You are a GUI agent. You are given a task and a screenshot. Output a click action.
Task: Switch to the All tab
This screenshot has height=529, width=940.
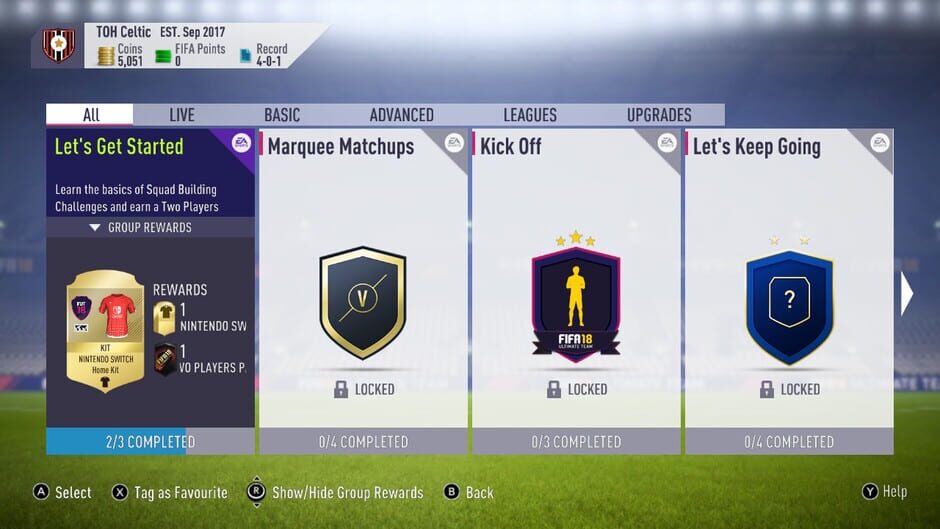point(90,115)
